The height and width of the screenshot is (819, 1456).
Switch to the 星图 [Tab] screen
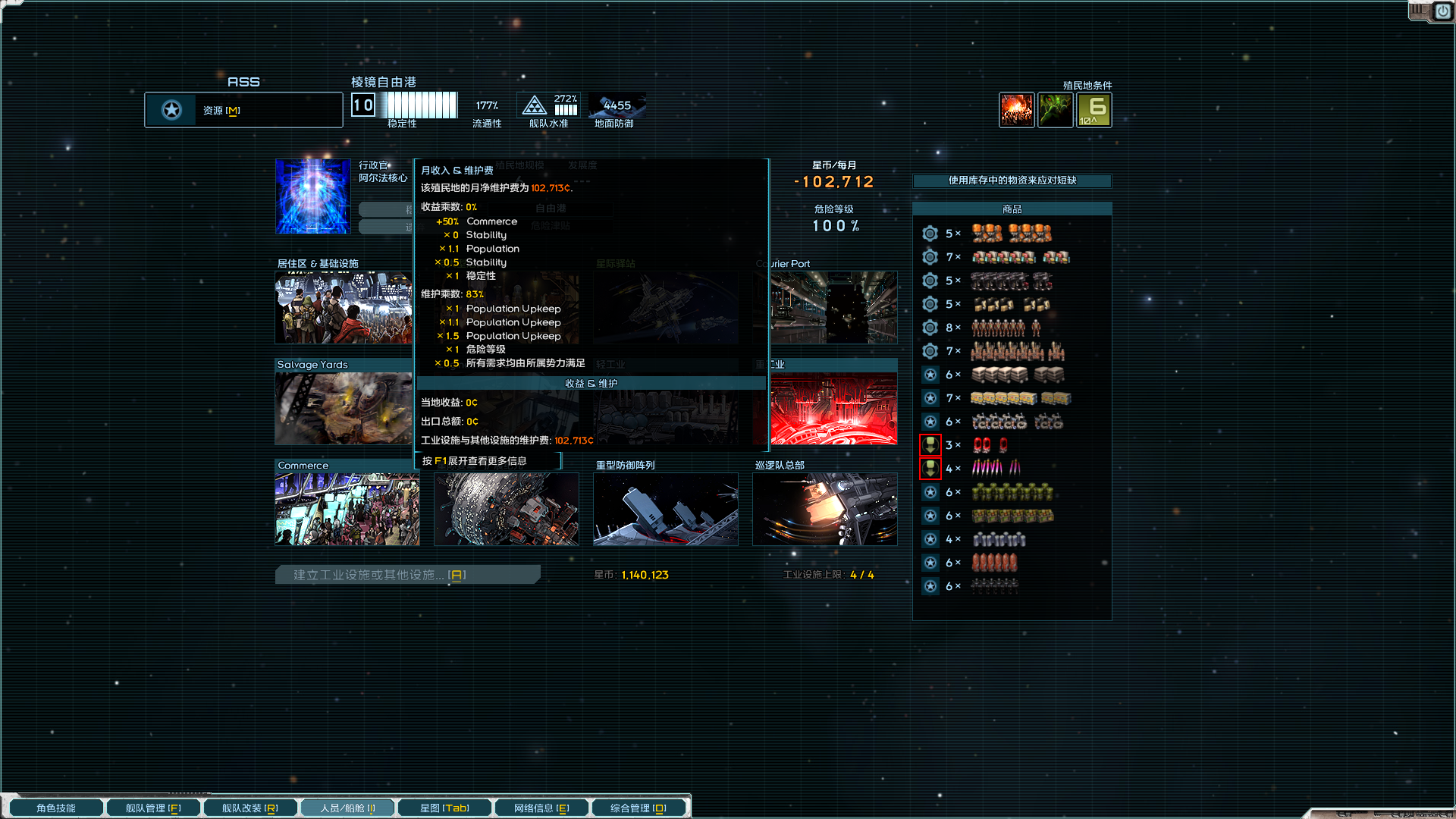[444, 807]
